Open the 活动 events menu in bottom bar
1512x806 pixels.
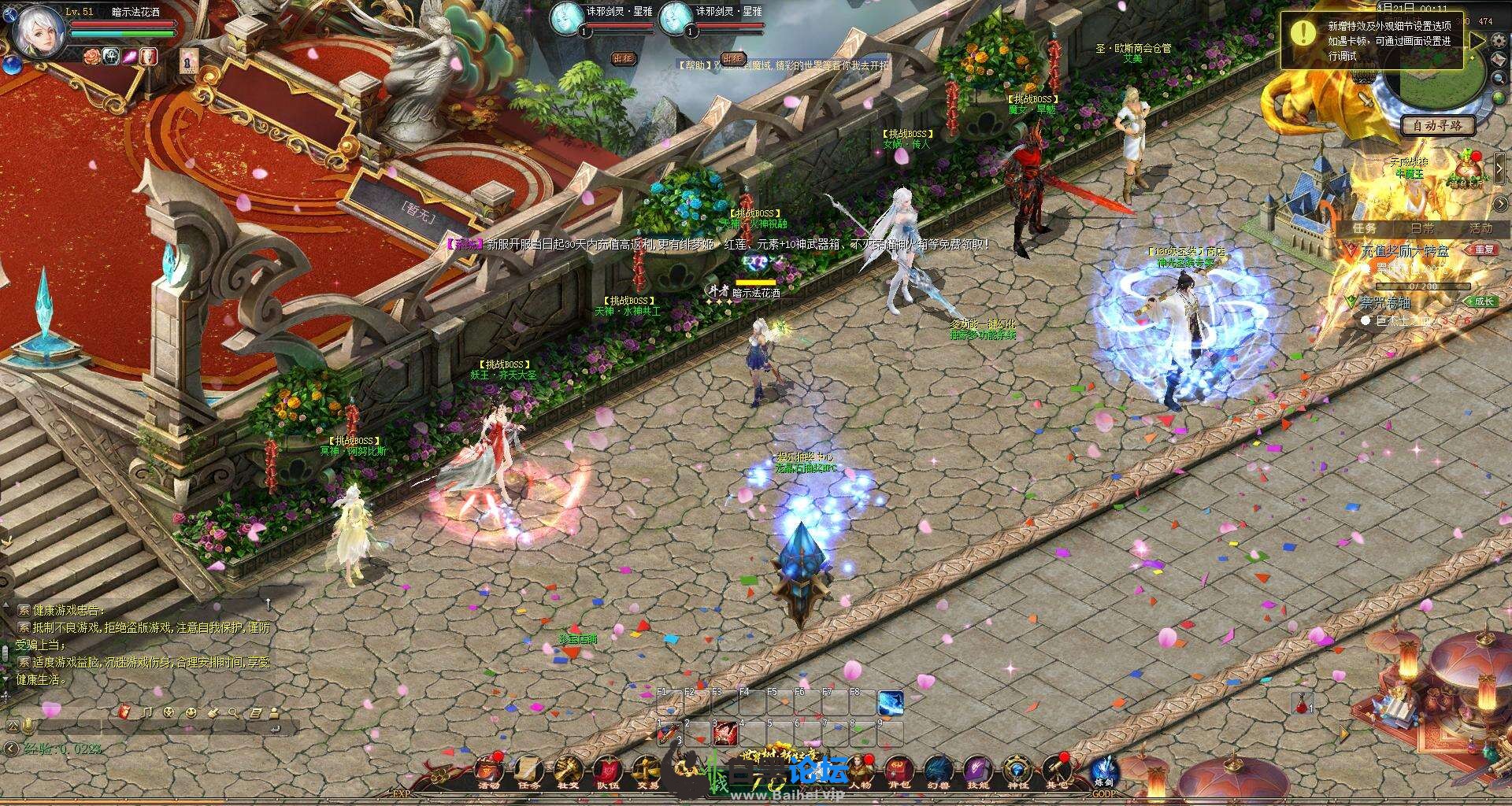(488, 770)
